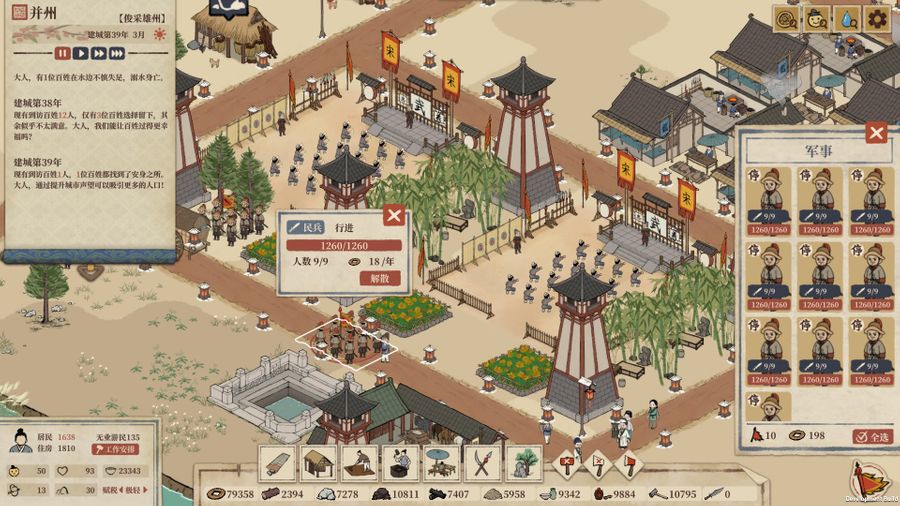The height and width of the screenshot is (506, 900).
Task: Tick the 全选 select-all checkbox
Action: [872, 436]
